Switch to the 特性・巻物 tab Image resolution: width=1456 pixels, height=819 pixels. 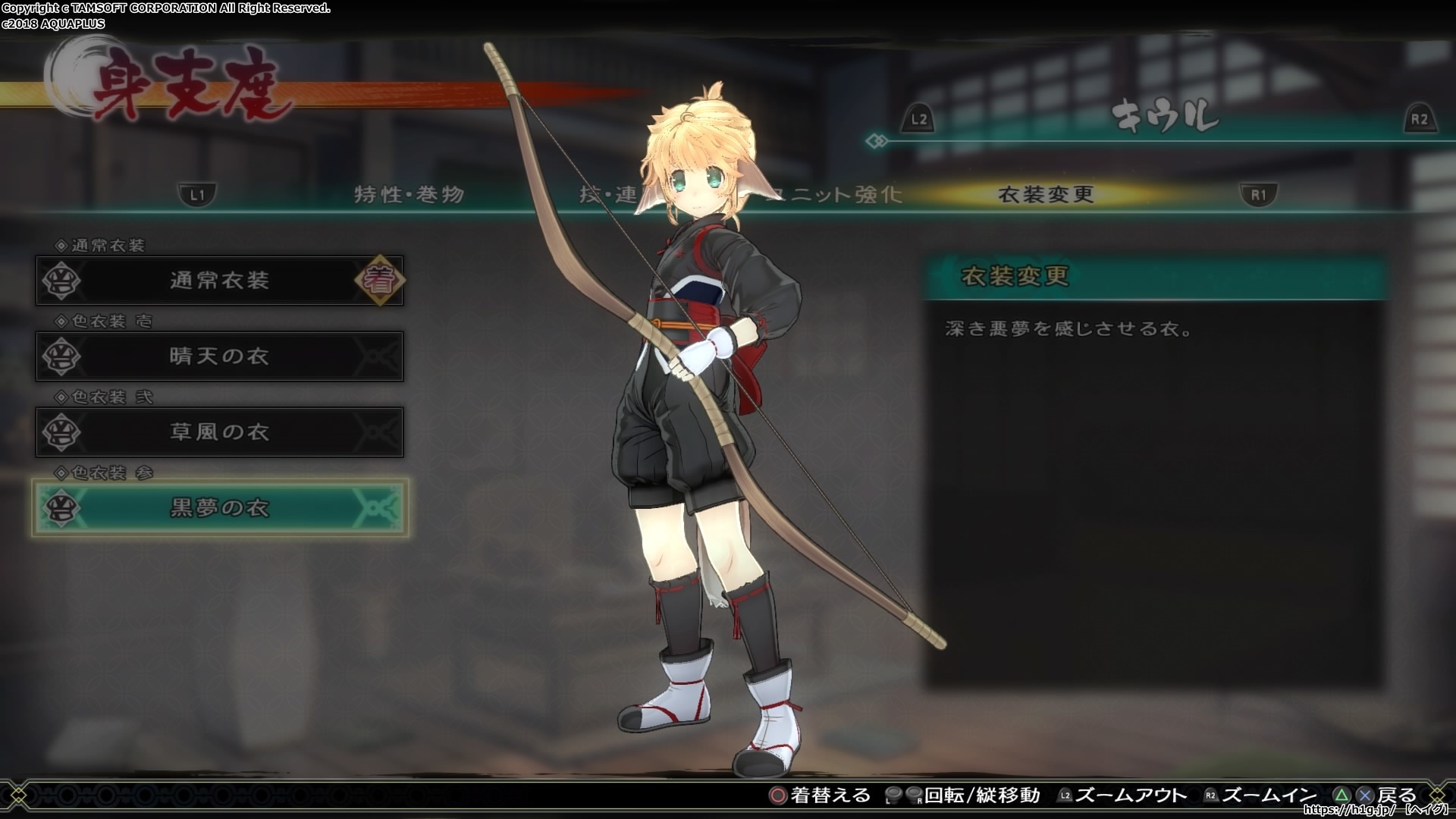[409, 195]
